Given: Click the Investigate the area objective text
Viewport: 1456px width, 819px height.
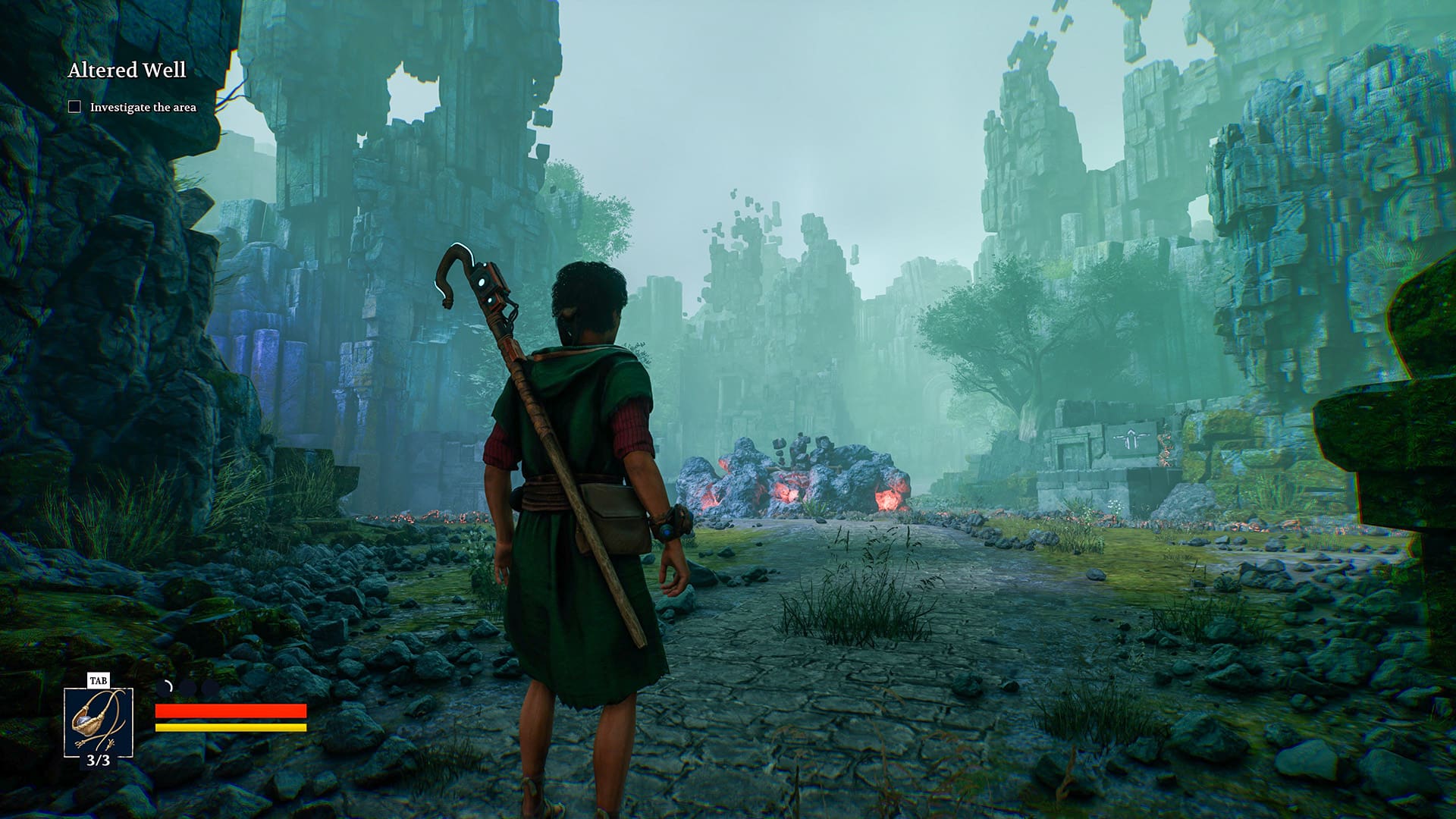Looking at the screenshot, I should pyautogui.click(x=144, y=108).
